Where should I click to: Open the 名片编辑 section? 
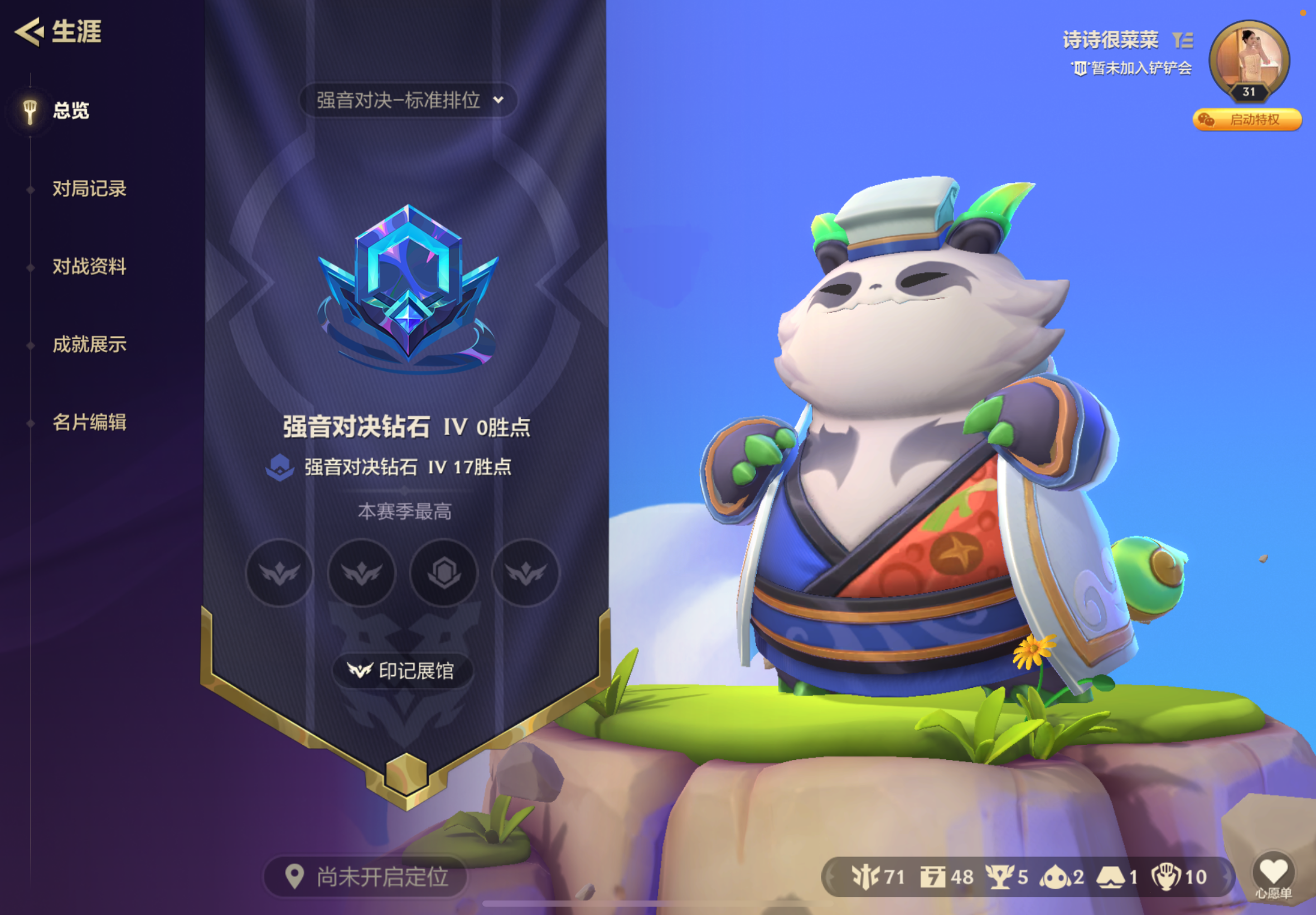[90, 423]
